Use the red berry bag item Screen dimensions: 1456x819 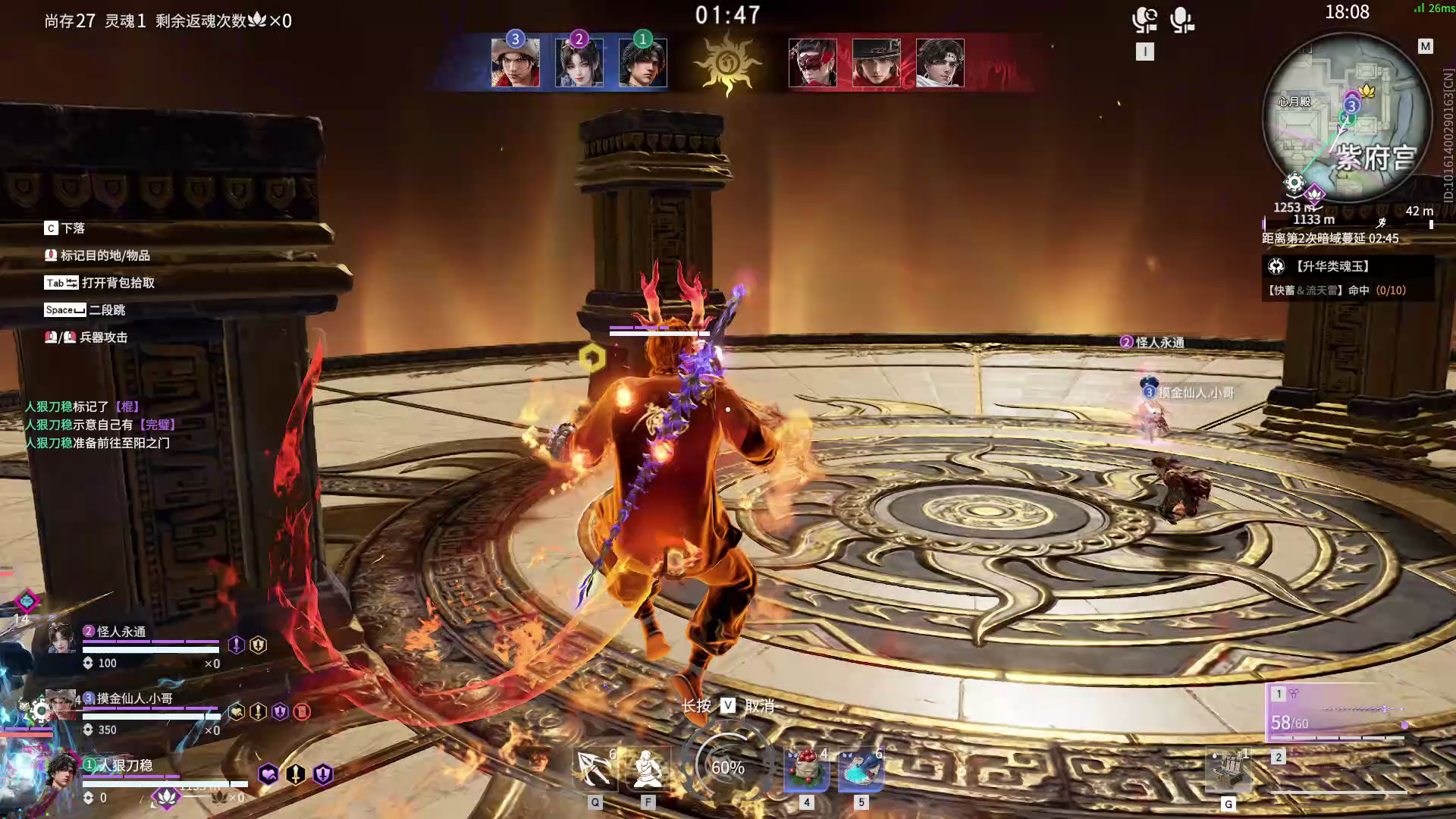tap(806, 768)
